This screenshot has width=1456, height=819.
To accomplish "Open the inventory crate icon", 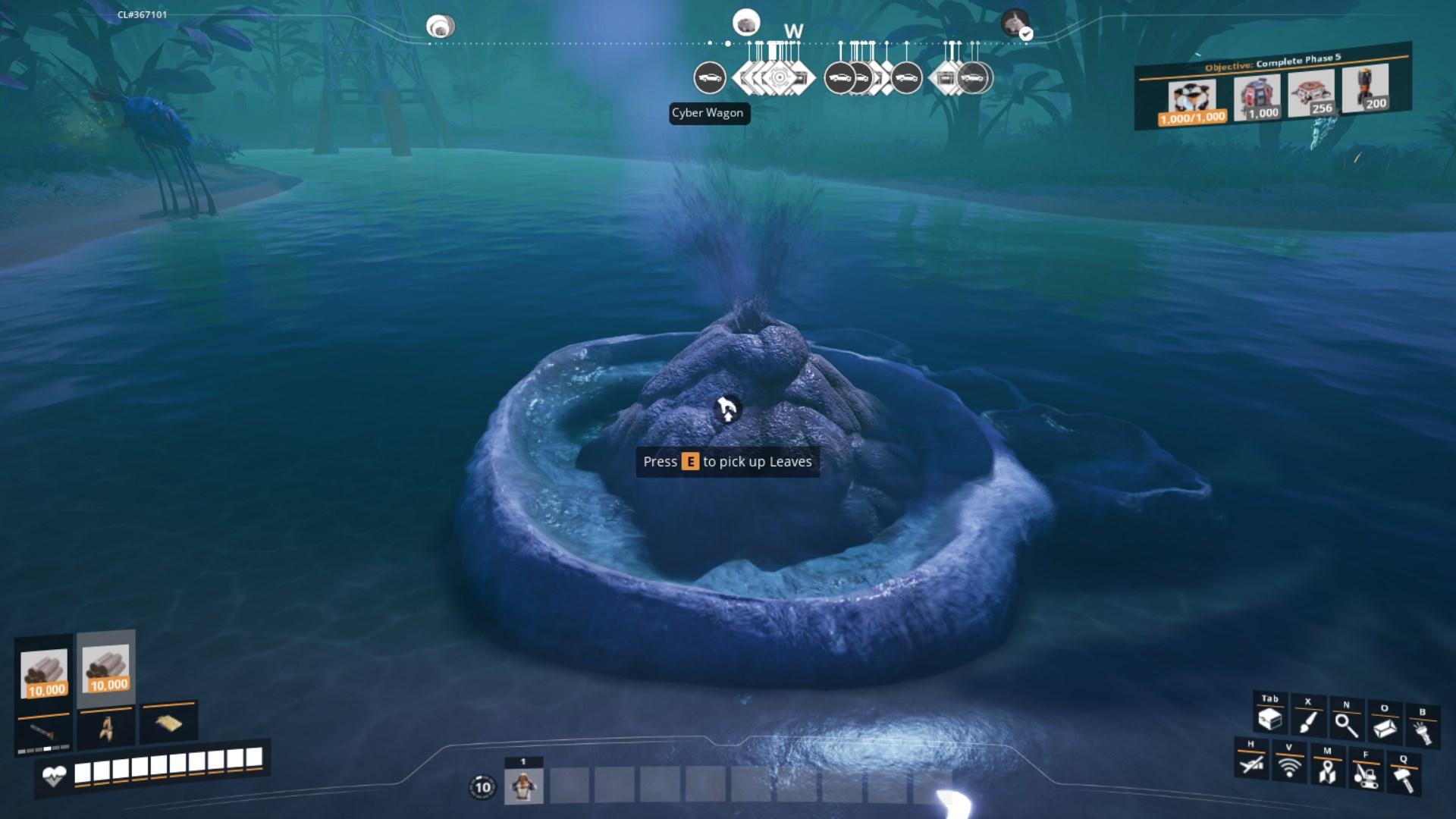I will point(1269,719).
